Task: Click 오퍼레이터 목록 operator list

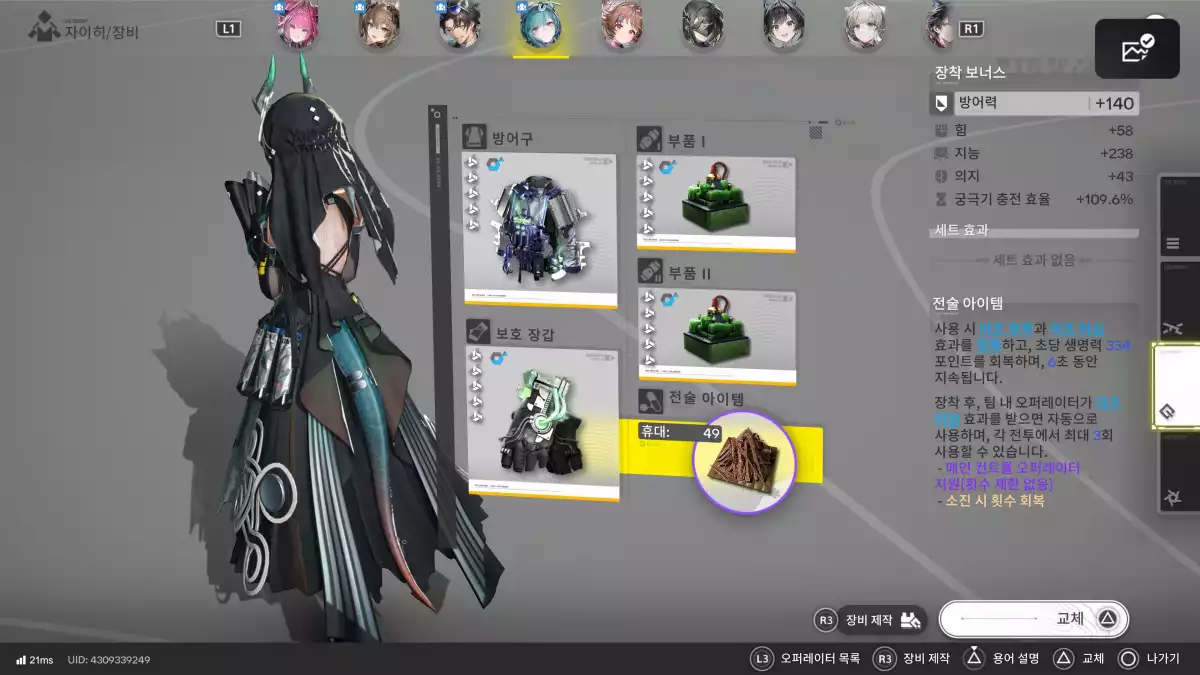Action: coord(806,659)
